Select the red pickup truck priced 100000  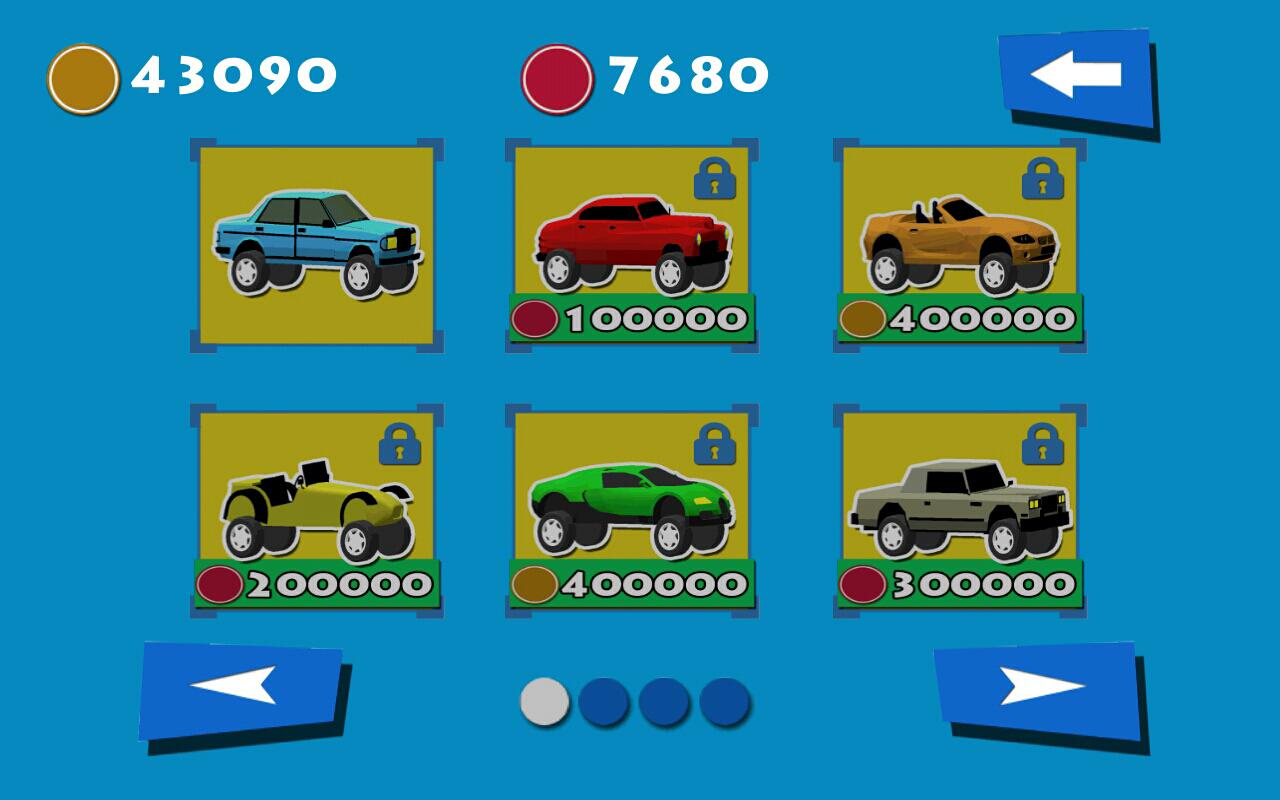[x=630, y=240]
